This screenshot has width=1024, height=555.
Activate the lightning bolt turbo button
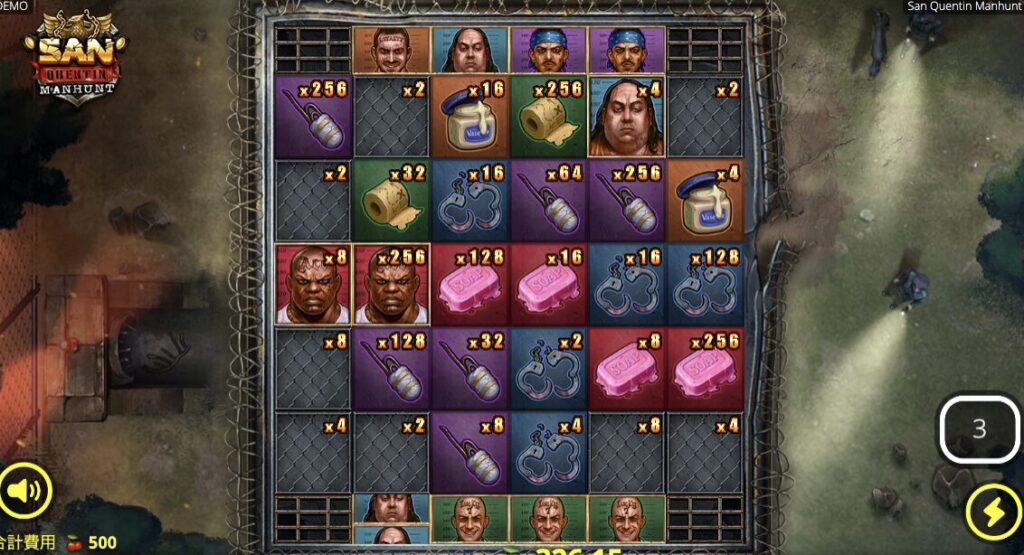[x=992, y=513]
